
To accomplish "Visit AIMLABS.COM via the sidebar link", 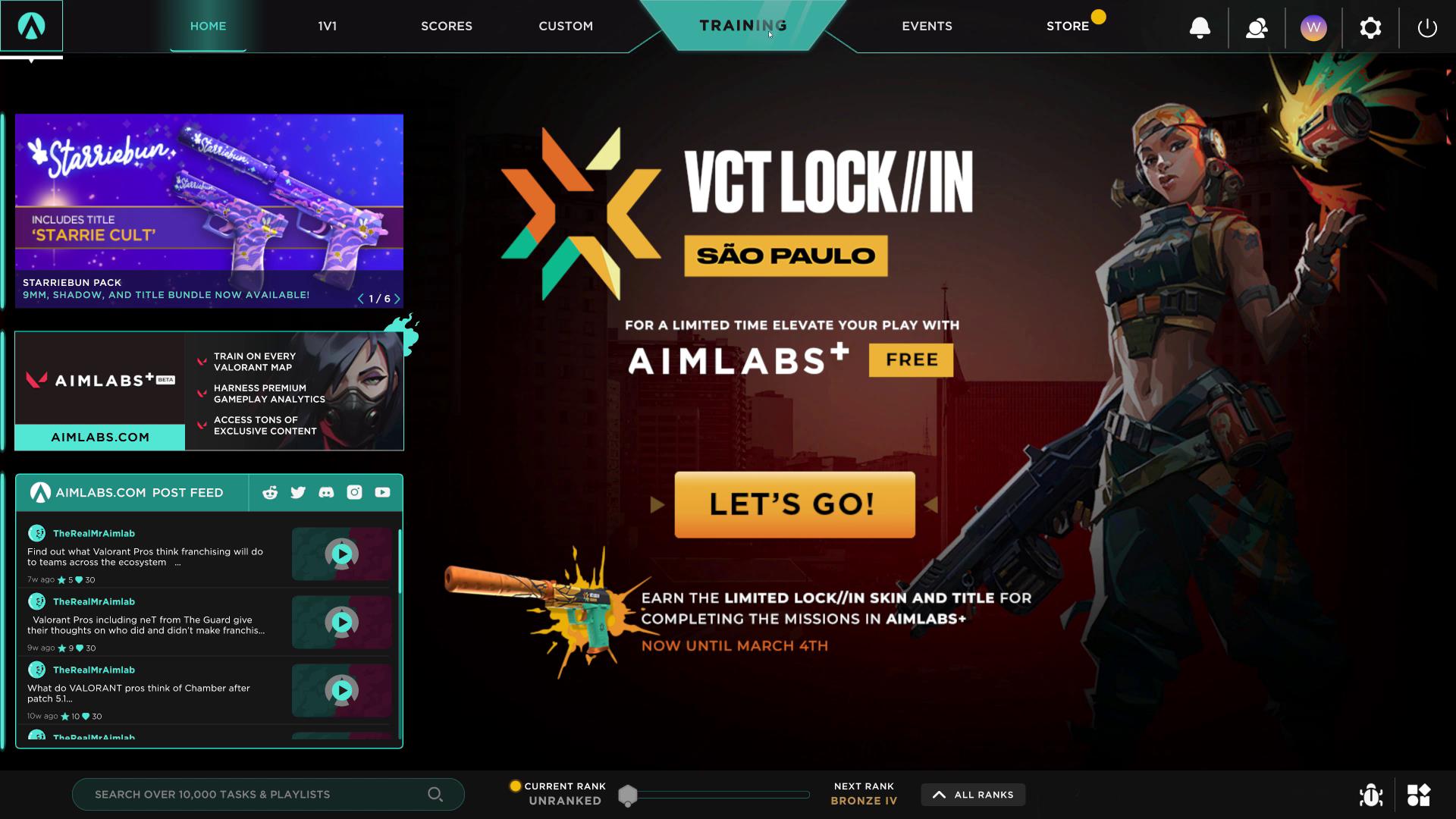I will pyautogui.click(x=99, y=437).
